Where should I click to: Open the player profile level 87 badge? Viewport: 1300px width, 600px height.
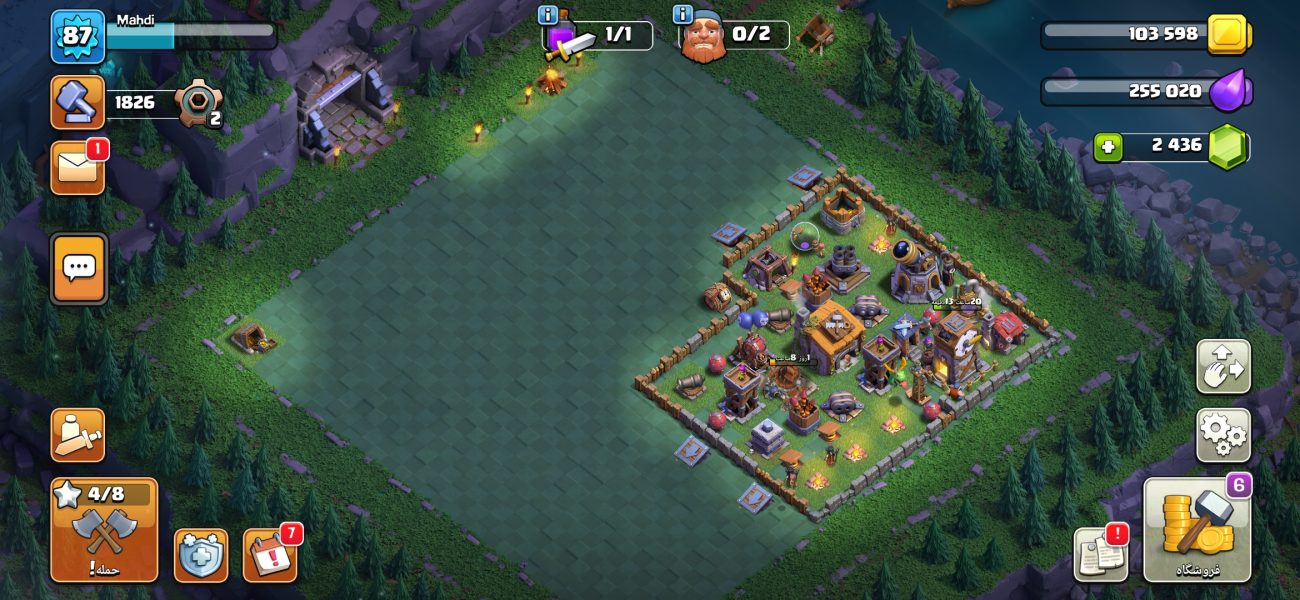pos(77,37)
